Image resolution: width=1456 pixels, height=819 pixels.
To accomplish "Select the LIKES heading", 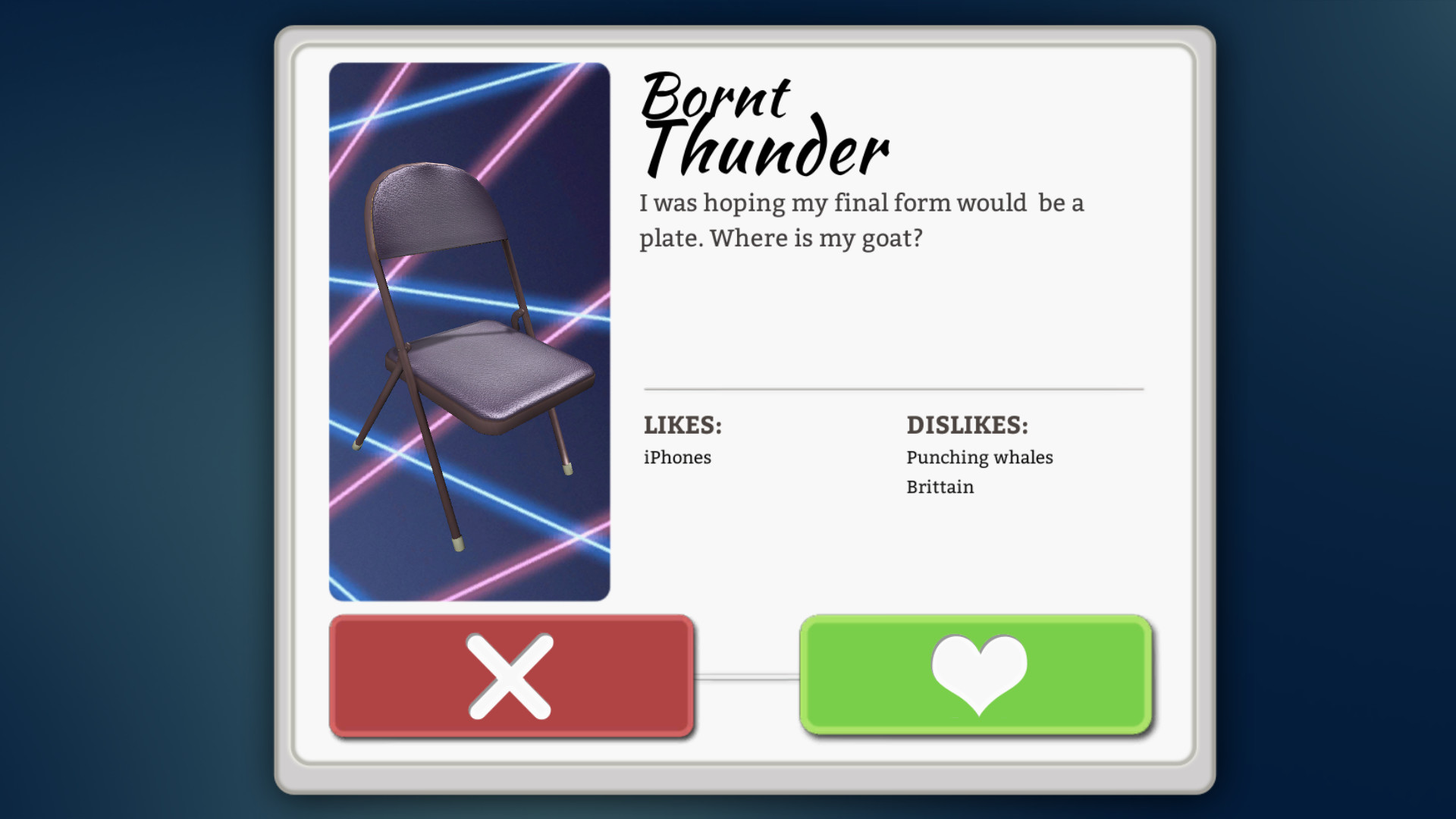I will (x=681, y=425).
